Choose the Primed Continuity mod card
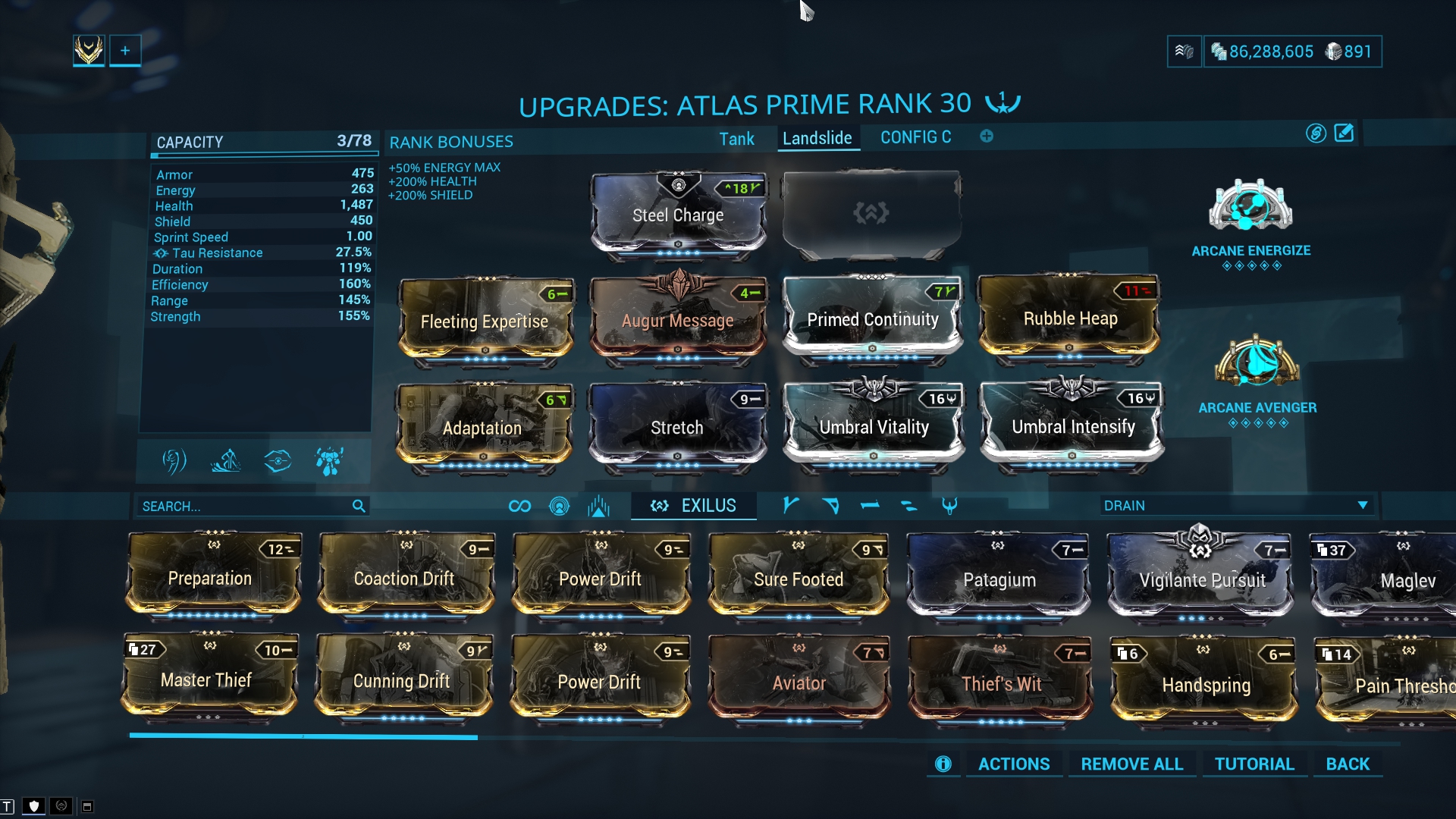This screenshot has height=819, width=1456. (872, 319)
